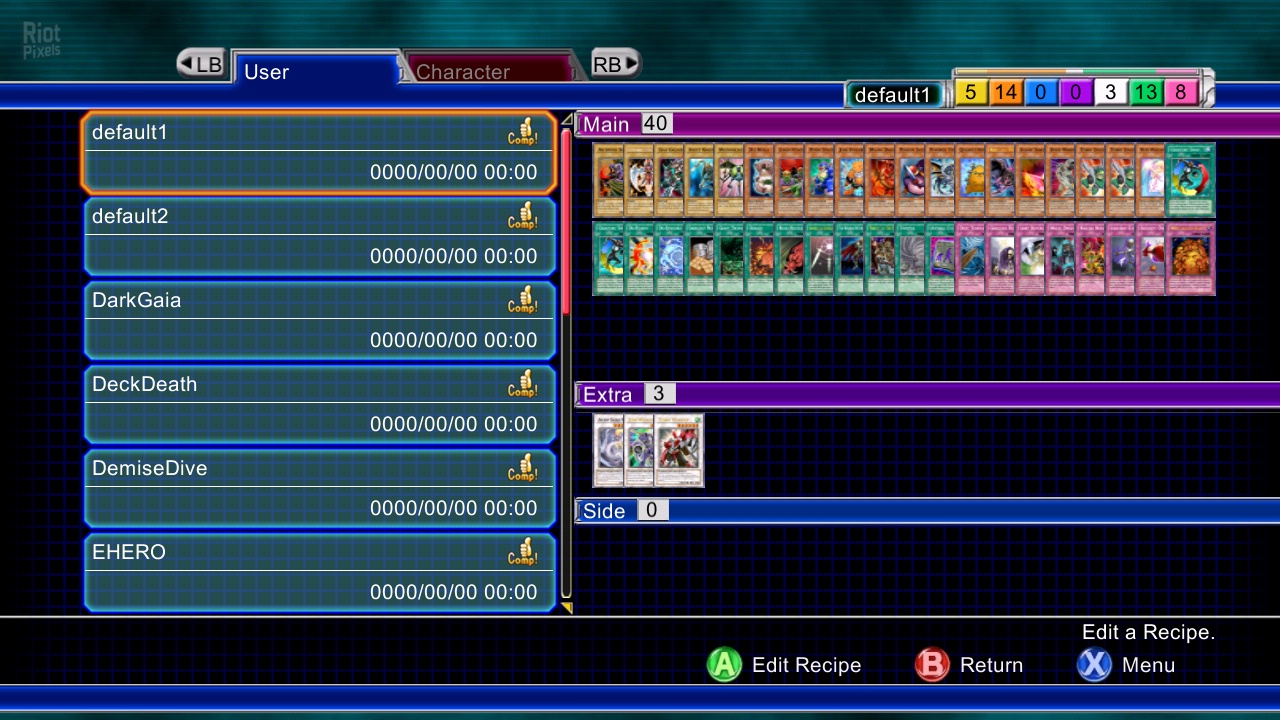This screenshot has height=720, width=1280.
Task: Choose the default2 deck recipe
Action: pos(318,236)
